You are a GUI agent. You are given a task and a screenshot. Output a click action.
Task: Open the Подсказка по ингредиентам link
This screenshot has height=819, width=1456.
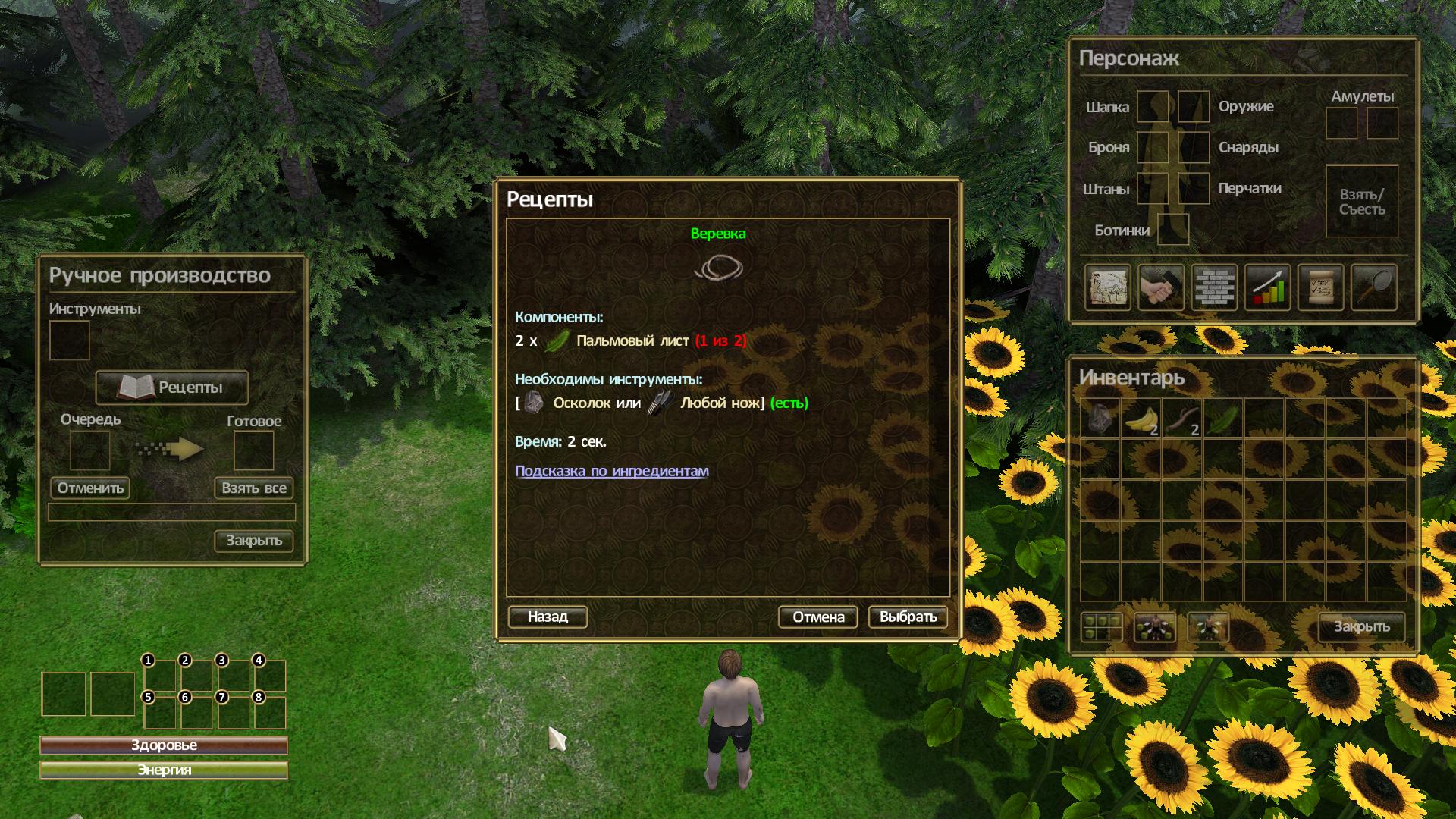tap(611, 471)
